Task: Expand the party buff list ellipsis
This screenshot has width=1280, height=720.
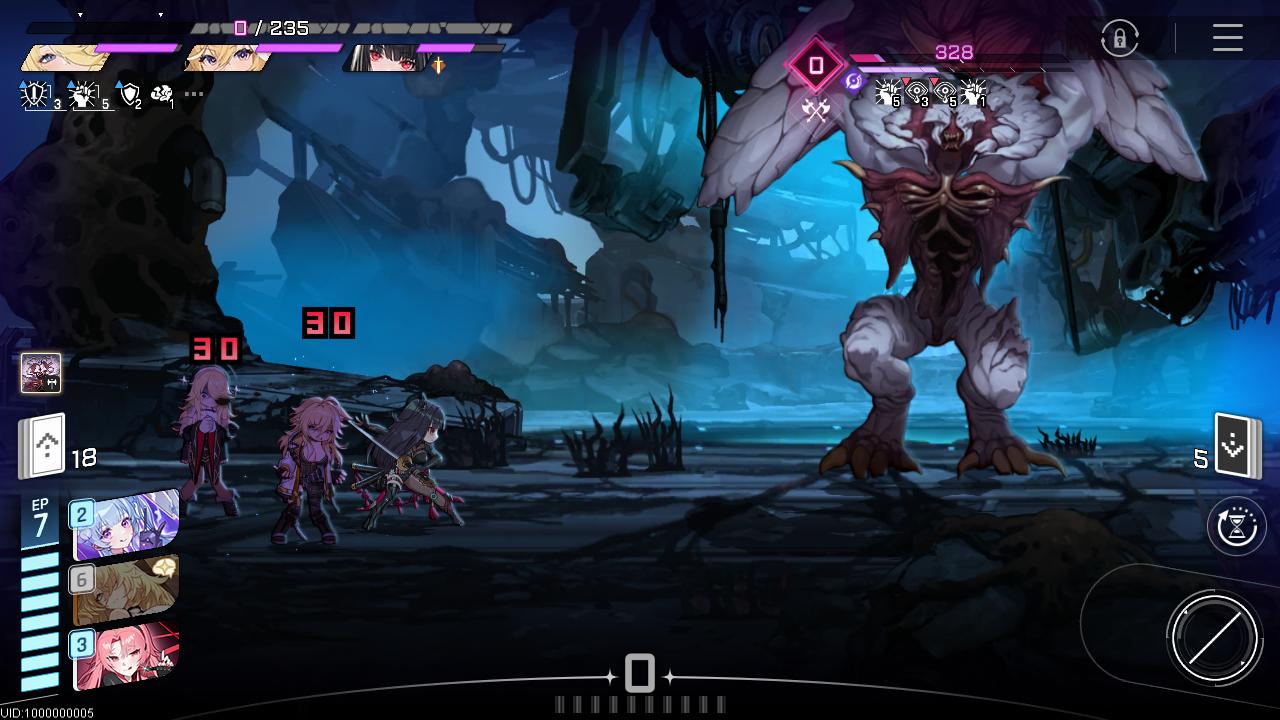Action: pos(193,94)
